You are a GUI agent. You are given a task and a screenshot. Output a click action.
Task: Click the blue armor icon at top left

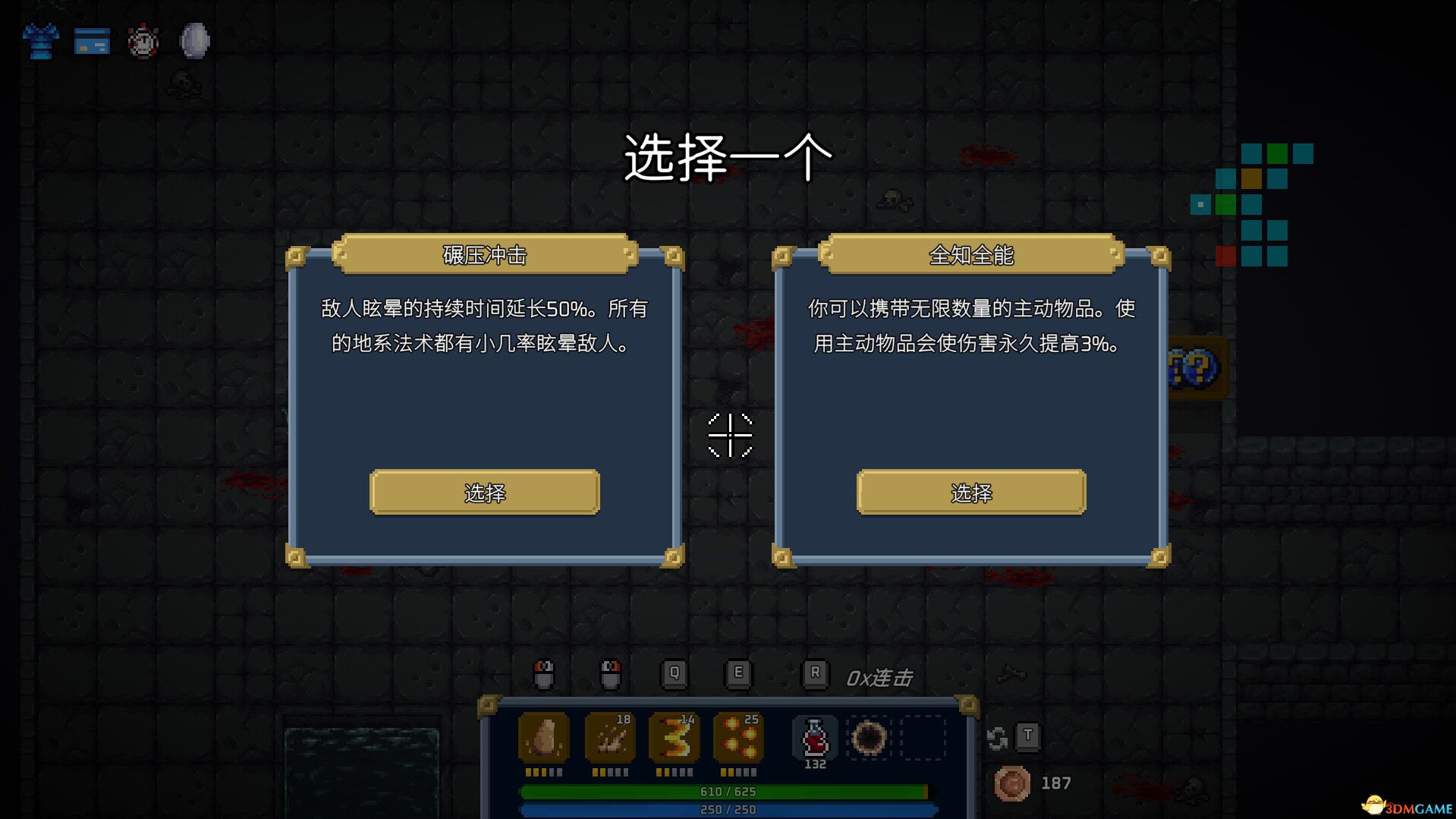[x=40, y=41]
